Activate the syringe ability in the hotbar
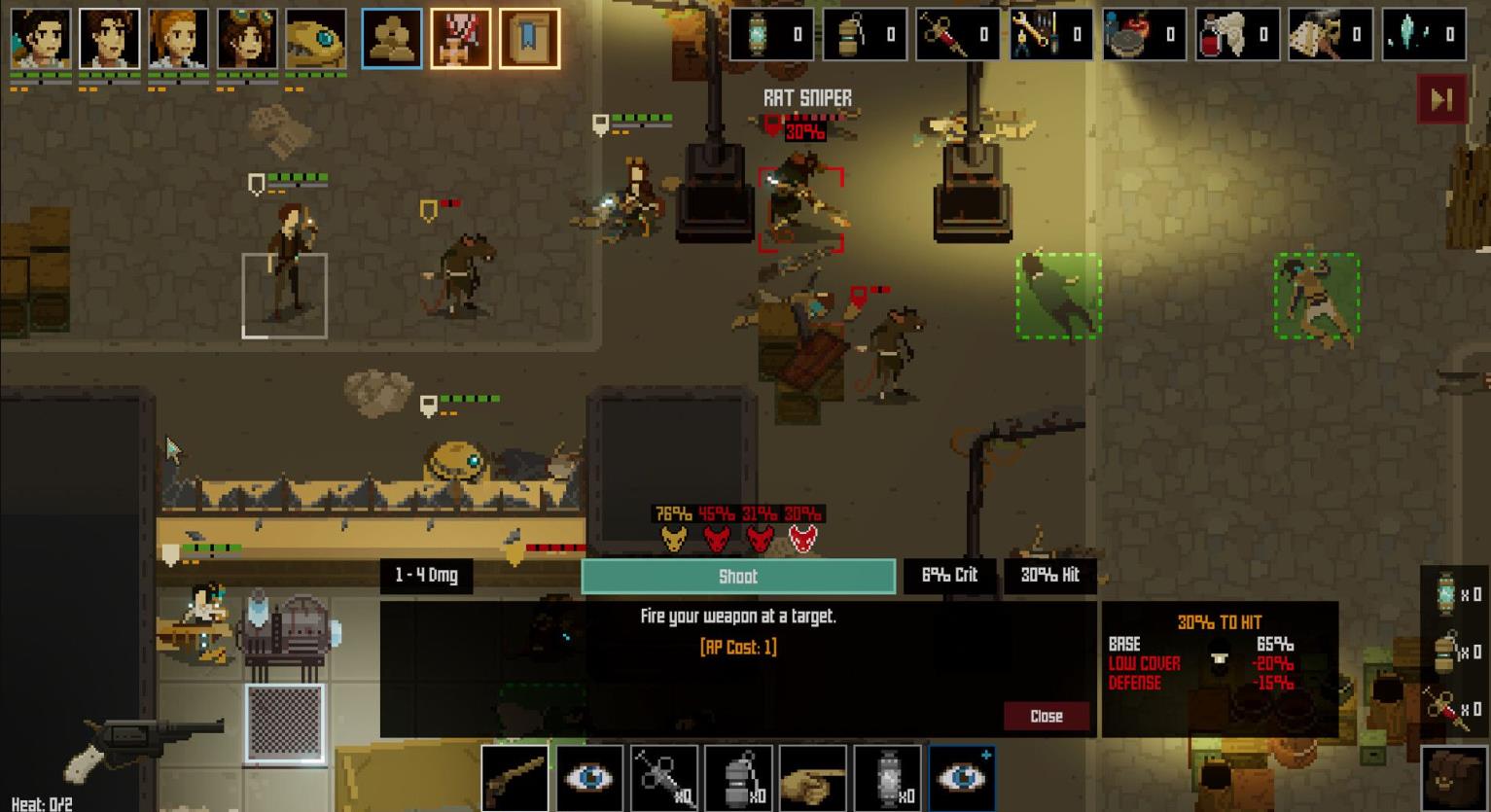The image size is (1491, 812). tap(663, 778)
